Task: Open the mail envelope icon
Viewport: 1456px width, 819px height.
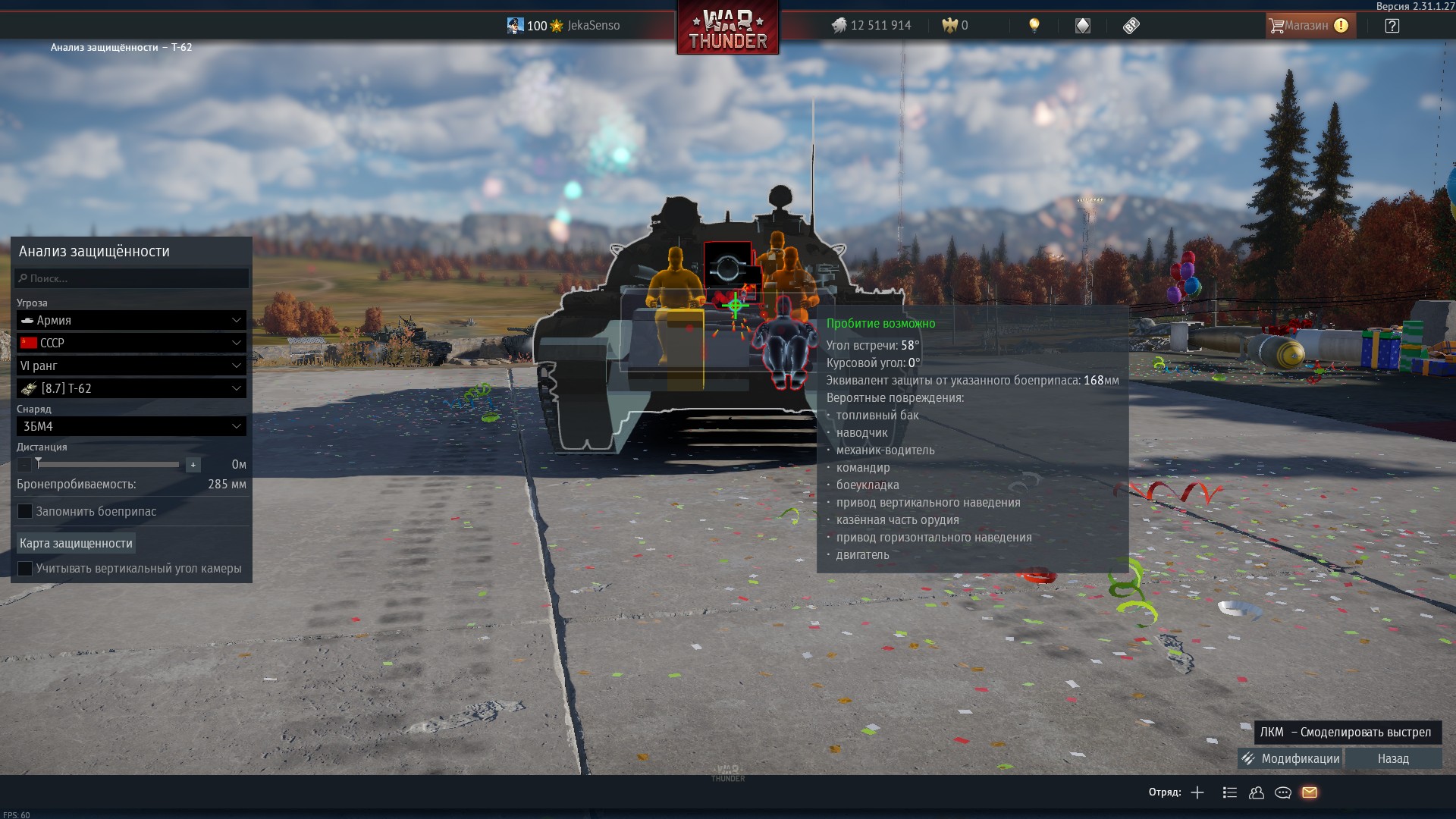Action: [x=1310, y=792]
